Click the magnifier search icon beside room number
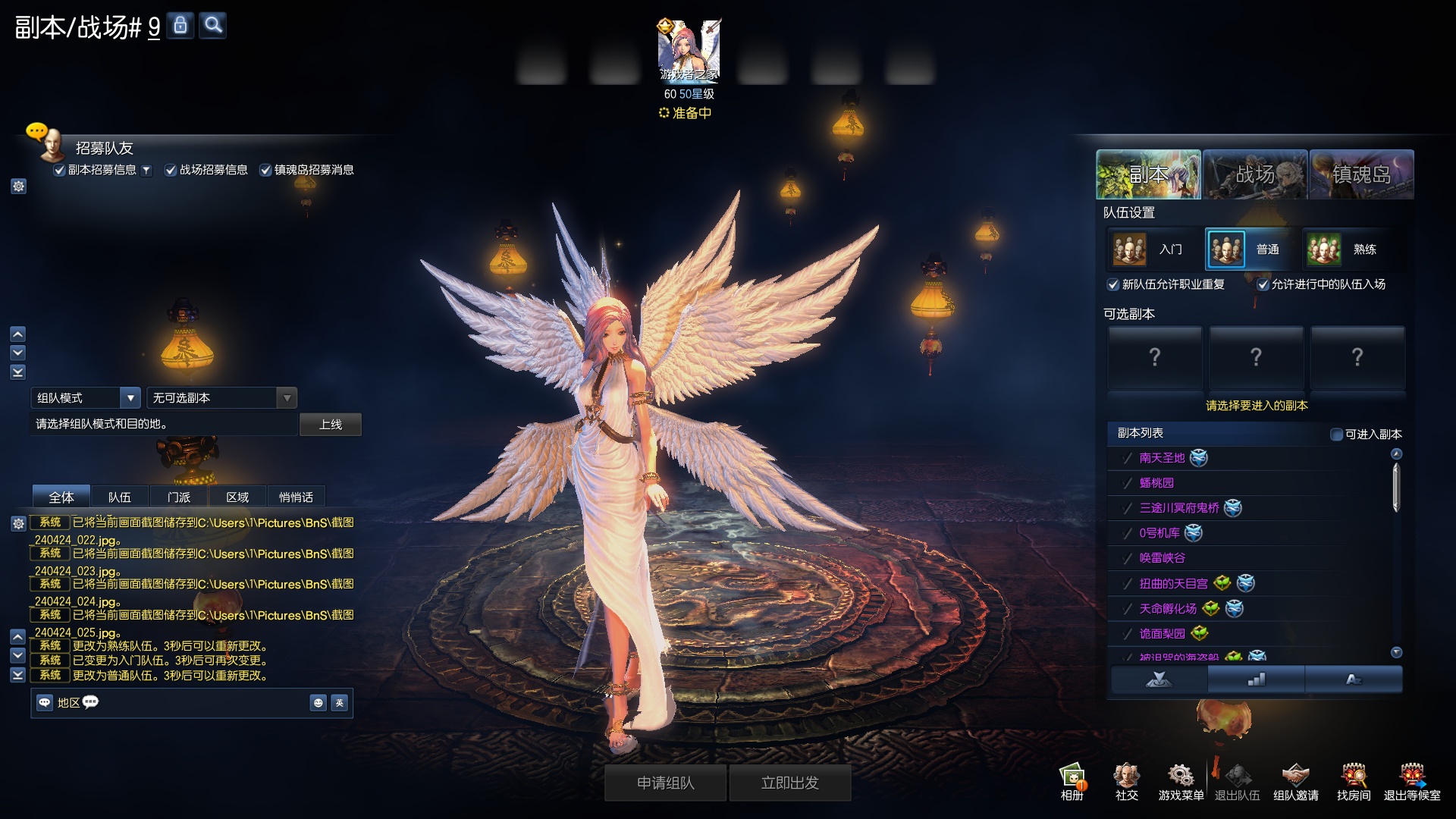Viewport: 1456px width, 819px height. pos(213,26)
